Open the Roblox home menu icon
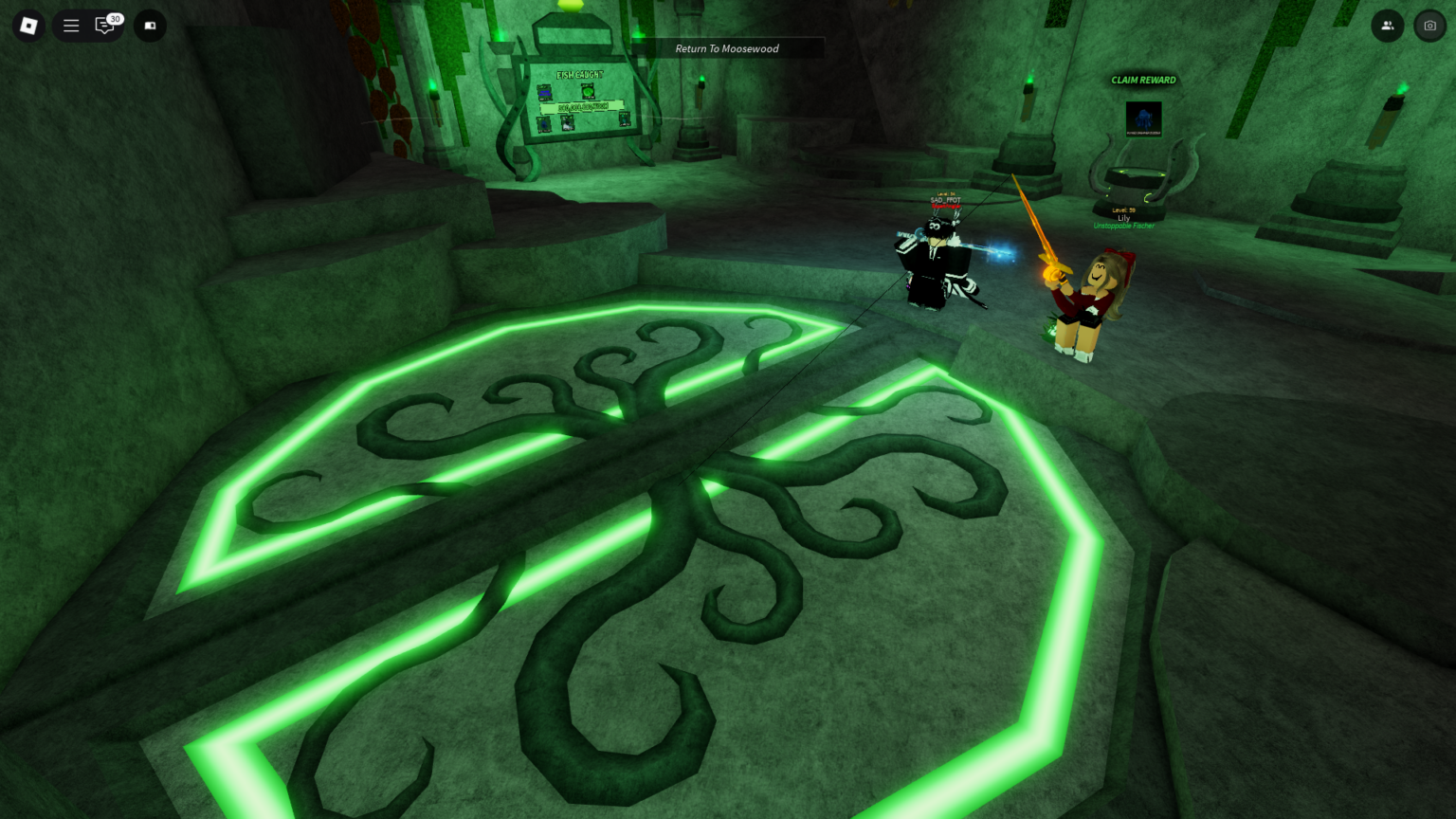Image resolution: width=1456 pixels, height=819 pixels. pos(28,26)
